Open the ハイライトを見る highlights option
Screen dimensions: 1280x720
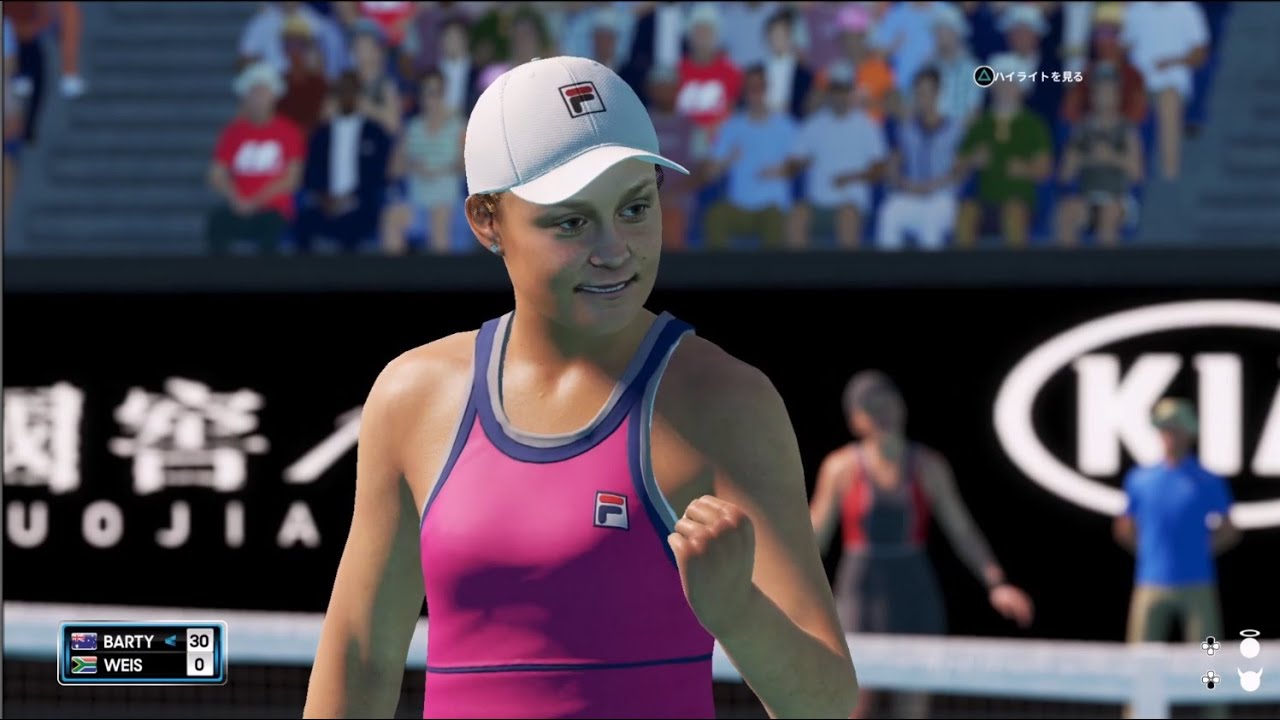[1029, 77]
